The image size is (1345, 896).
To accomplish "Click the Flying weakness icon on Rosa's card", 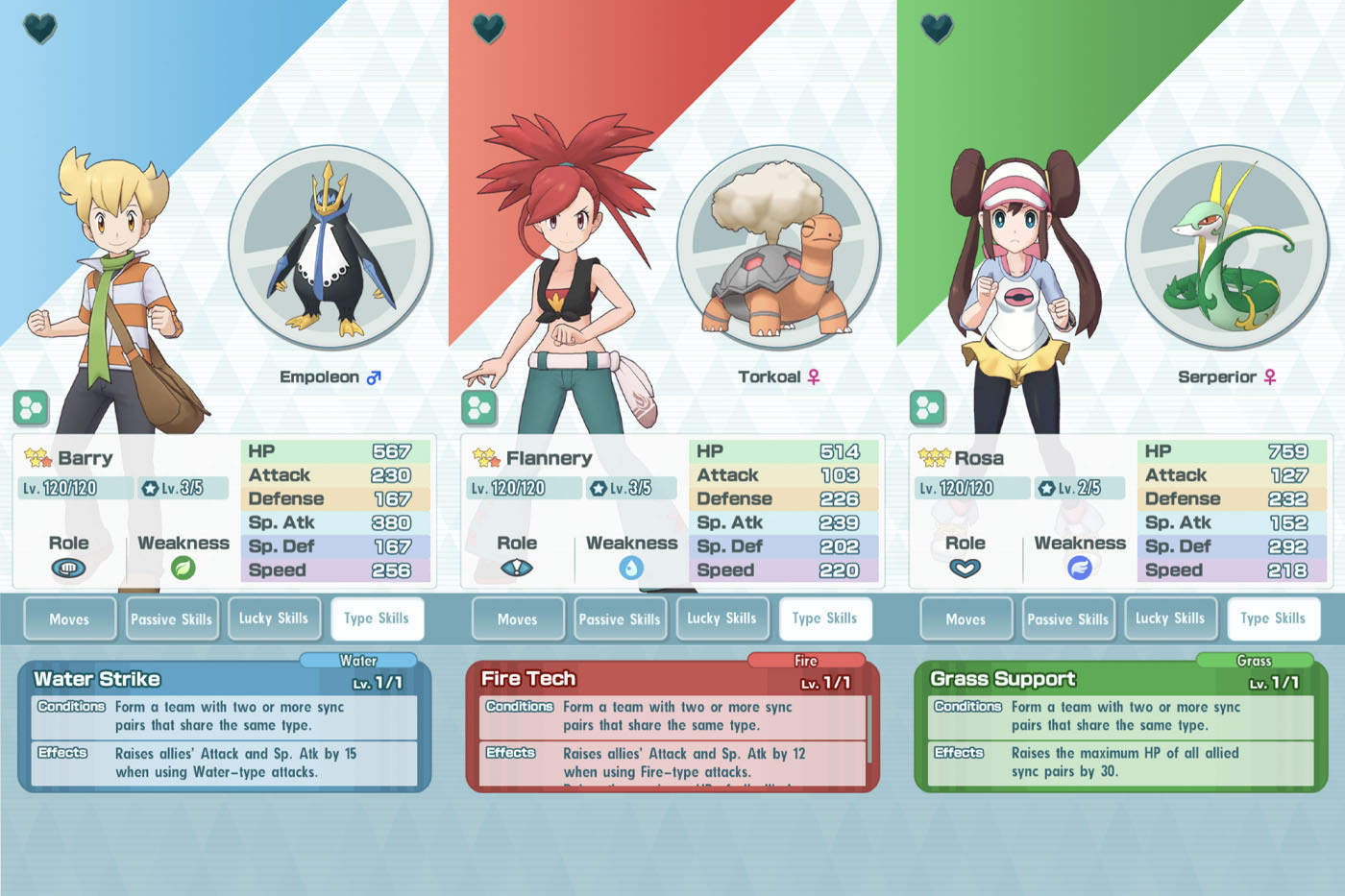I will [1080, 569].
